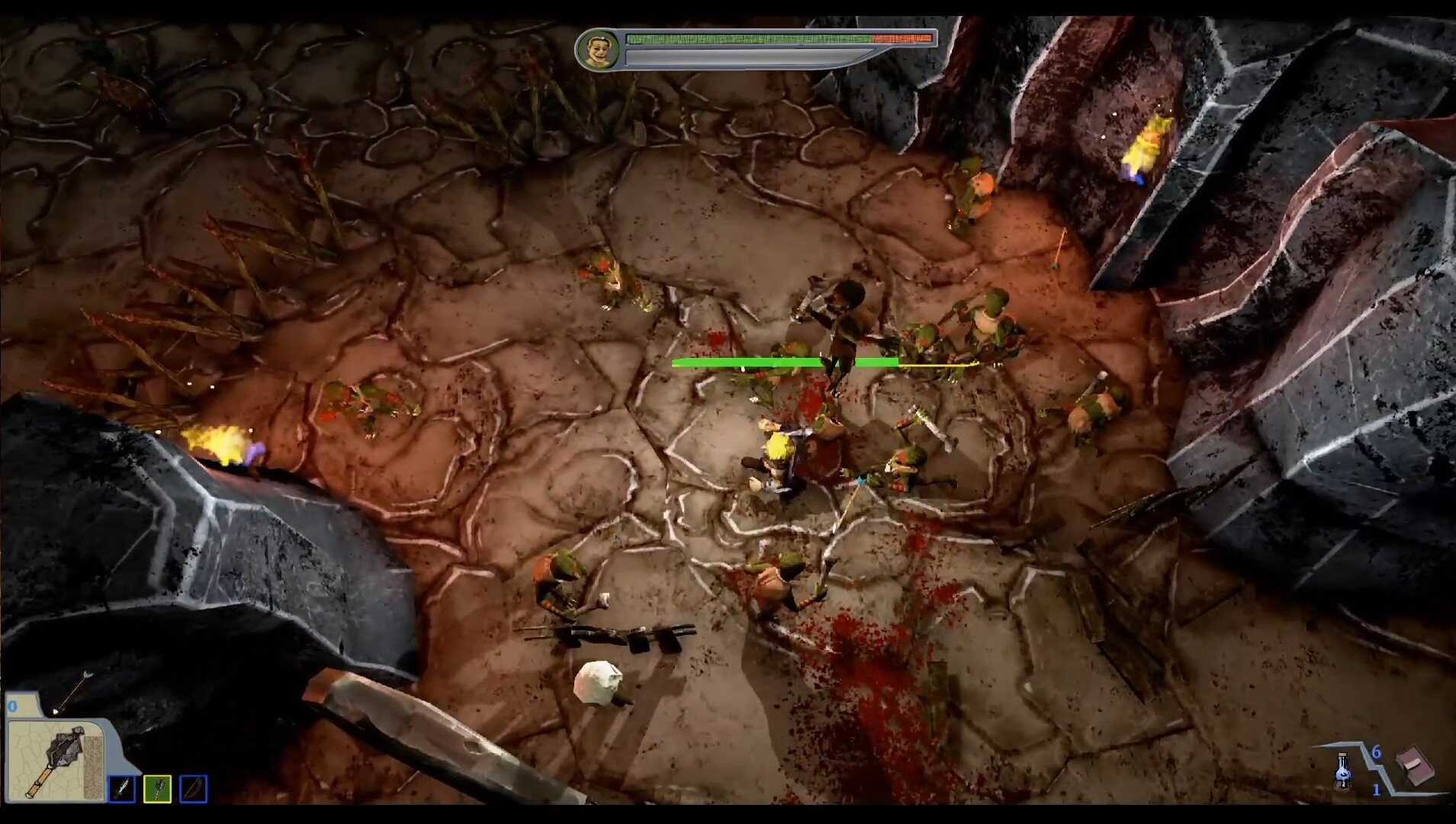Click the blue potion flask icon
This screenshot has width=1456, height=824.
coord(1342,772)
